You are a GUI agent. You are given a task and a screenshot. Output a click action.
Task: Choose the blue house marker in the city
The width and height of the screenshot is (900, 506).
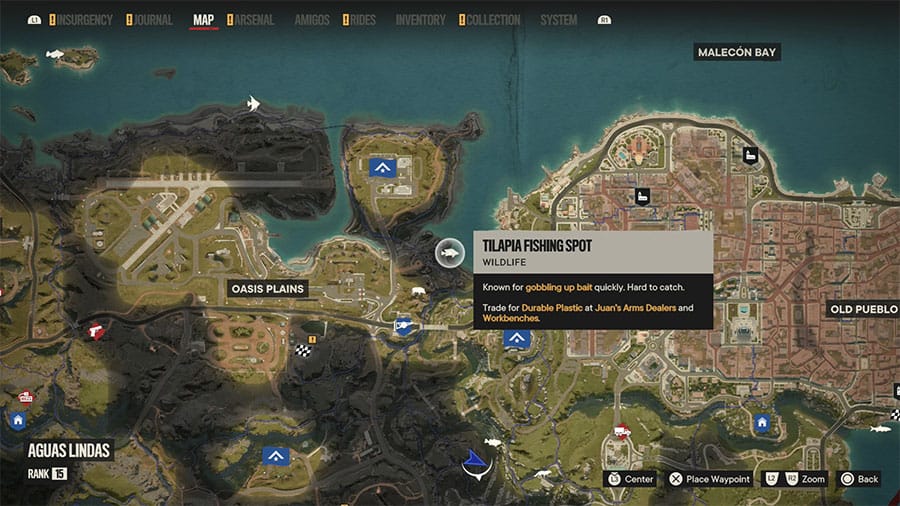762,422
